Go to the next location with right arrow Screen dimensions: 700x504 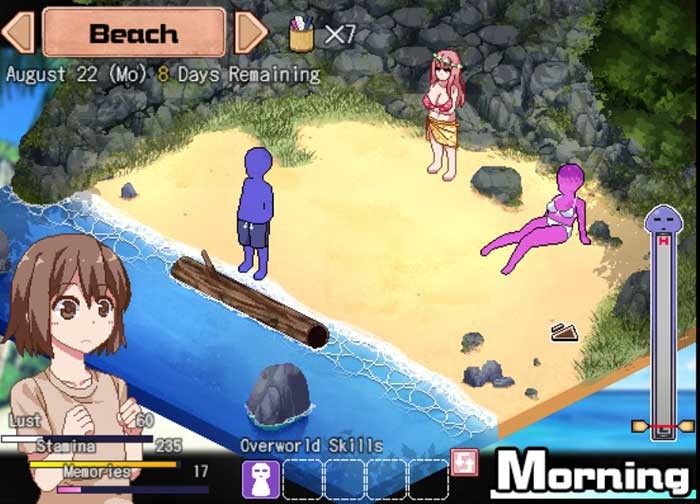pos(250,32)
